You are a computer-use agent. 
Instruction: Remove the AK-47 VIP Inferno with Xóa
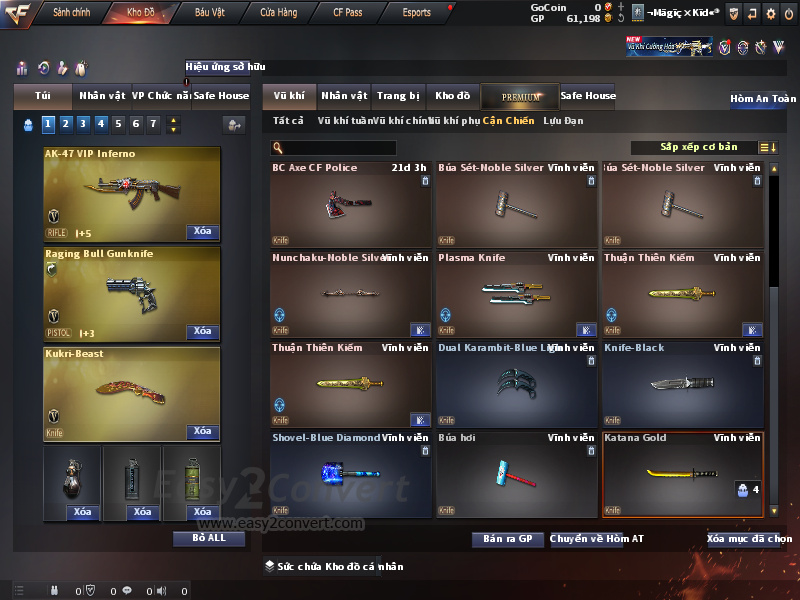(202, 232)
